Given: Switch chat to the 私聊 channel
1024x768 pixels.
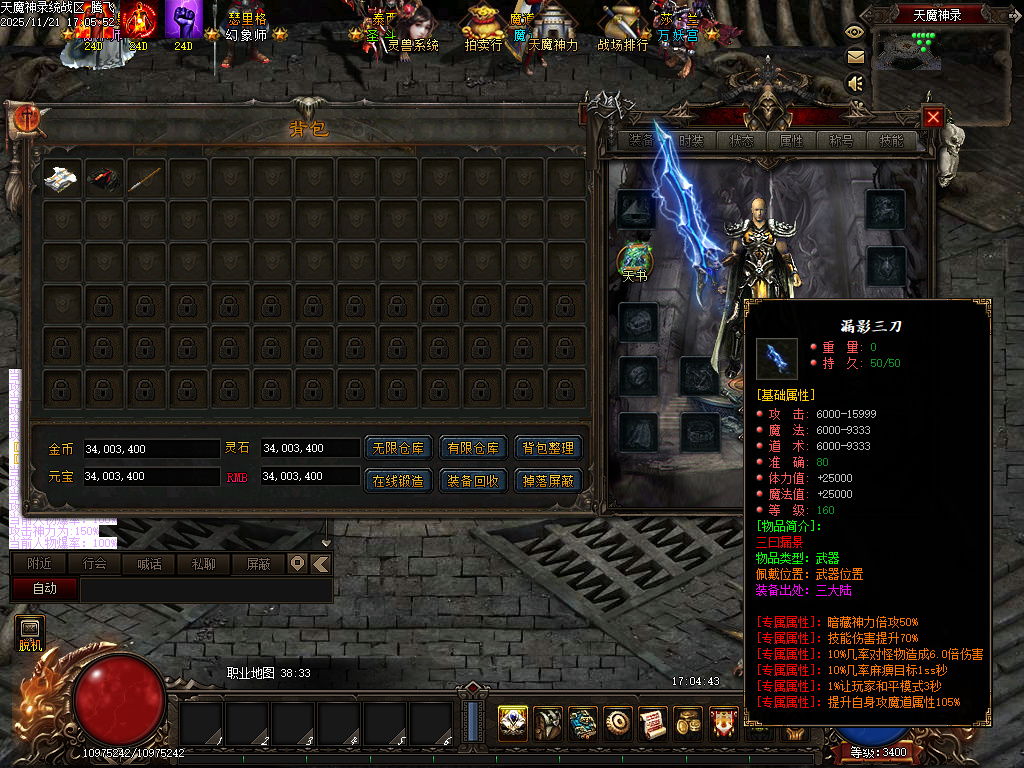Looking at the screenshot, I should tap(203, 564).
